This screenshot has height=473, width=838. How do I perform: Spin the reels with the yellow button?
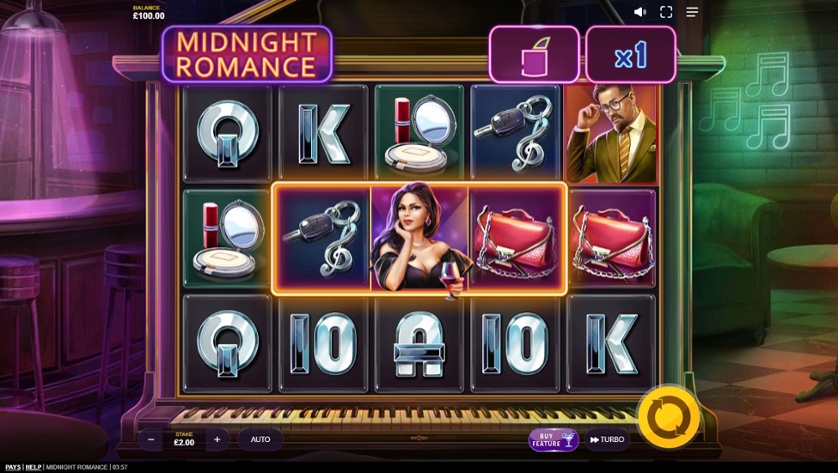tap(668, 416)
